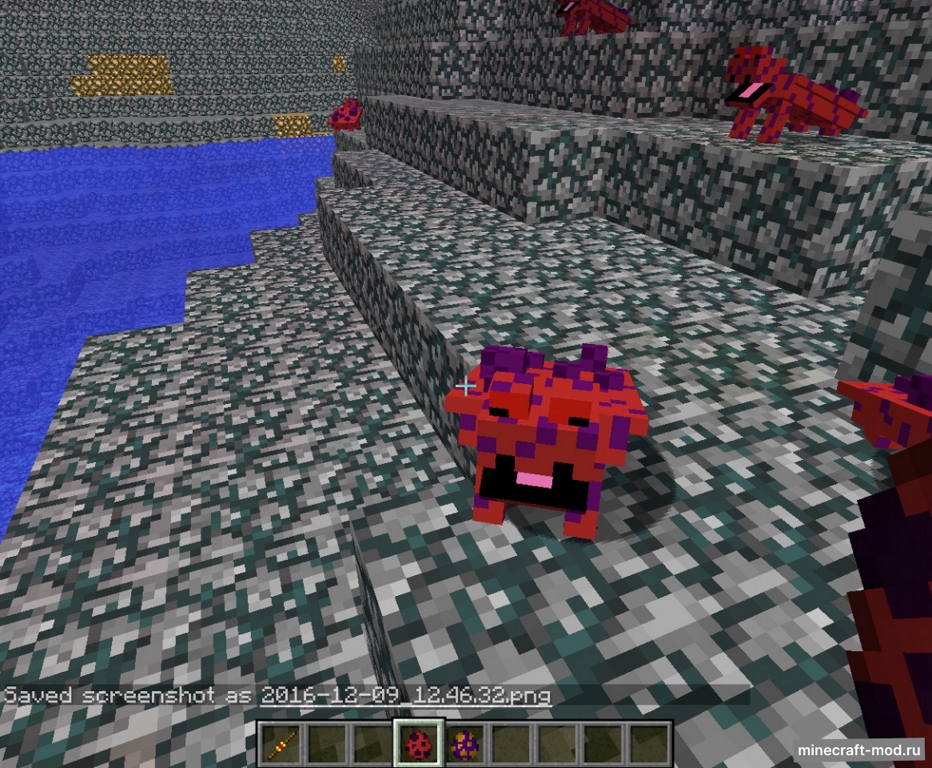Choose the purple and gold spawn egg slot
This screenshot has width=932, height=768.
[x=463, y=744]
